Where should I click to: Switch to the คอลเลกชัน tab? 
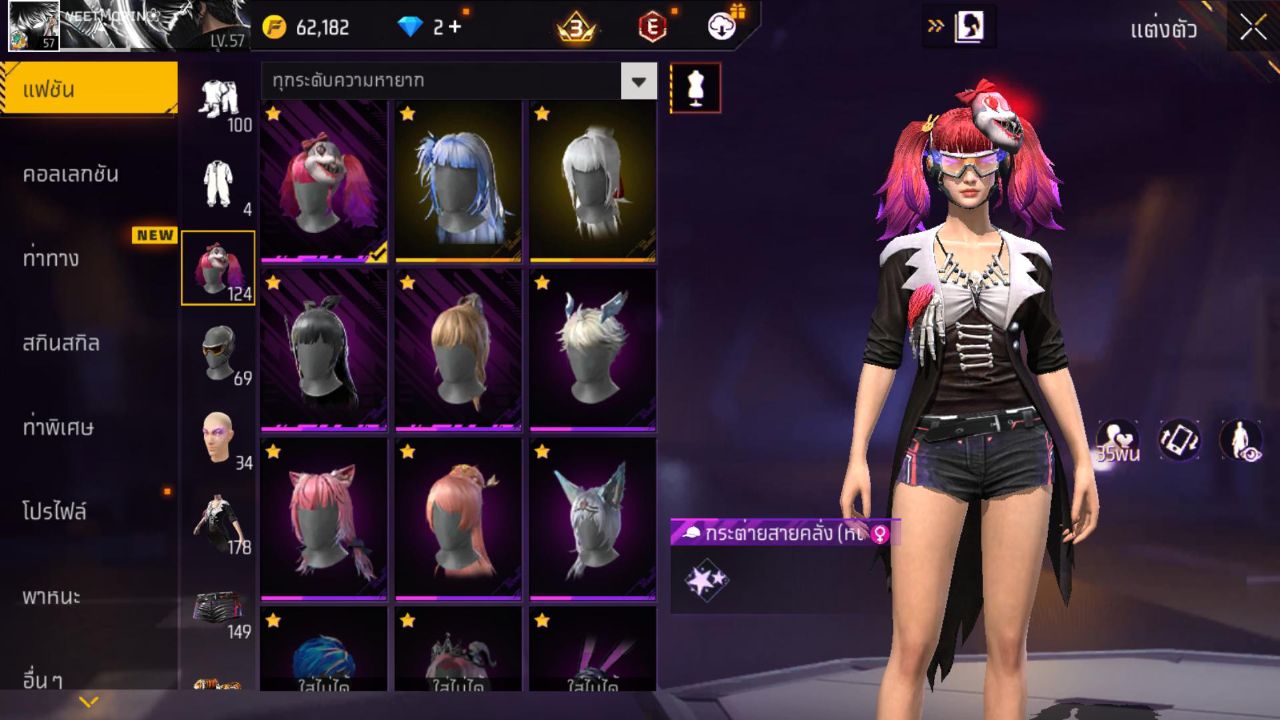[x=71, y=174]
